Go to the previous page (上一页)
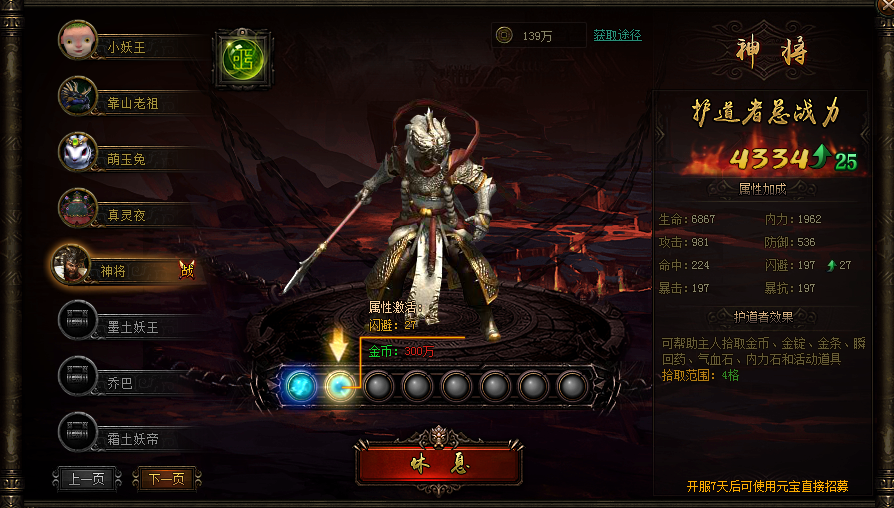Viewport: 894px width, 508px height. [86, 478]
